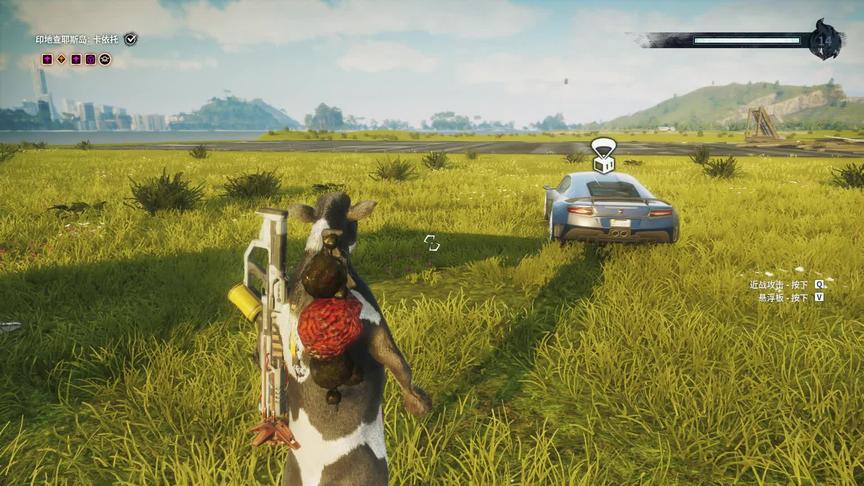This screenshot has width=864, height=486.
Task: Select the purple shield region objective icon
Action: tap(90, 59)
